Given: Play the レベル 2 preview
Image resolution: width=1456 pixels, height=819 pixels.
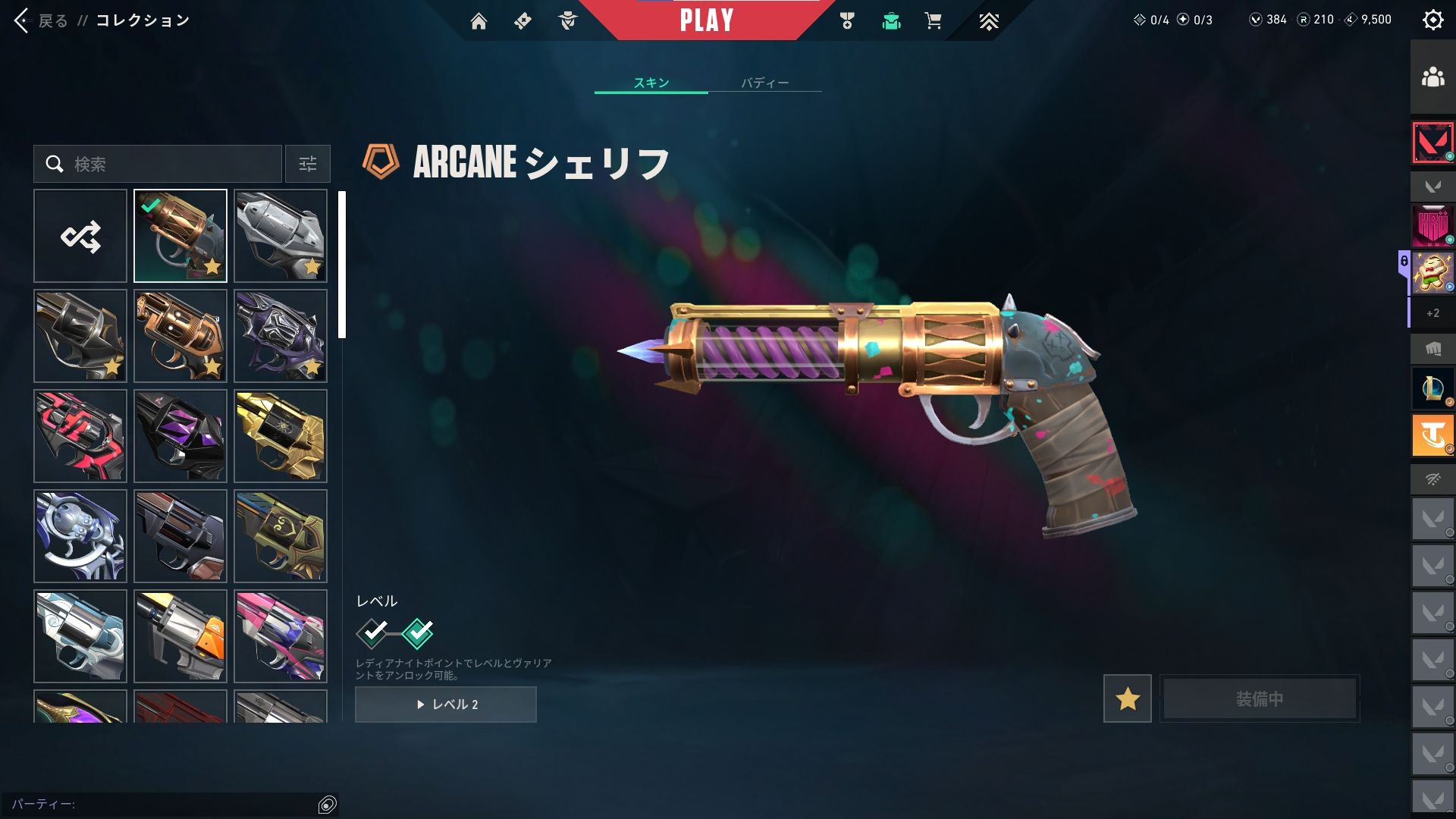Looking at the screenshot, I should (446, 704).
